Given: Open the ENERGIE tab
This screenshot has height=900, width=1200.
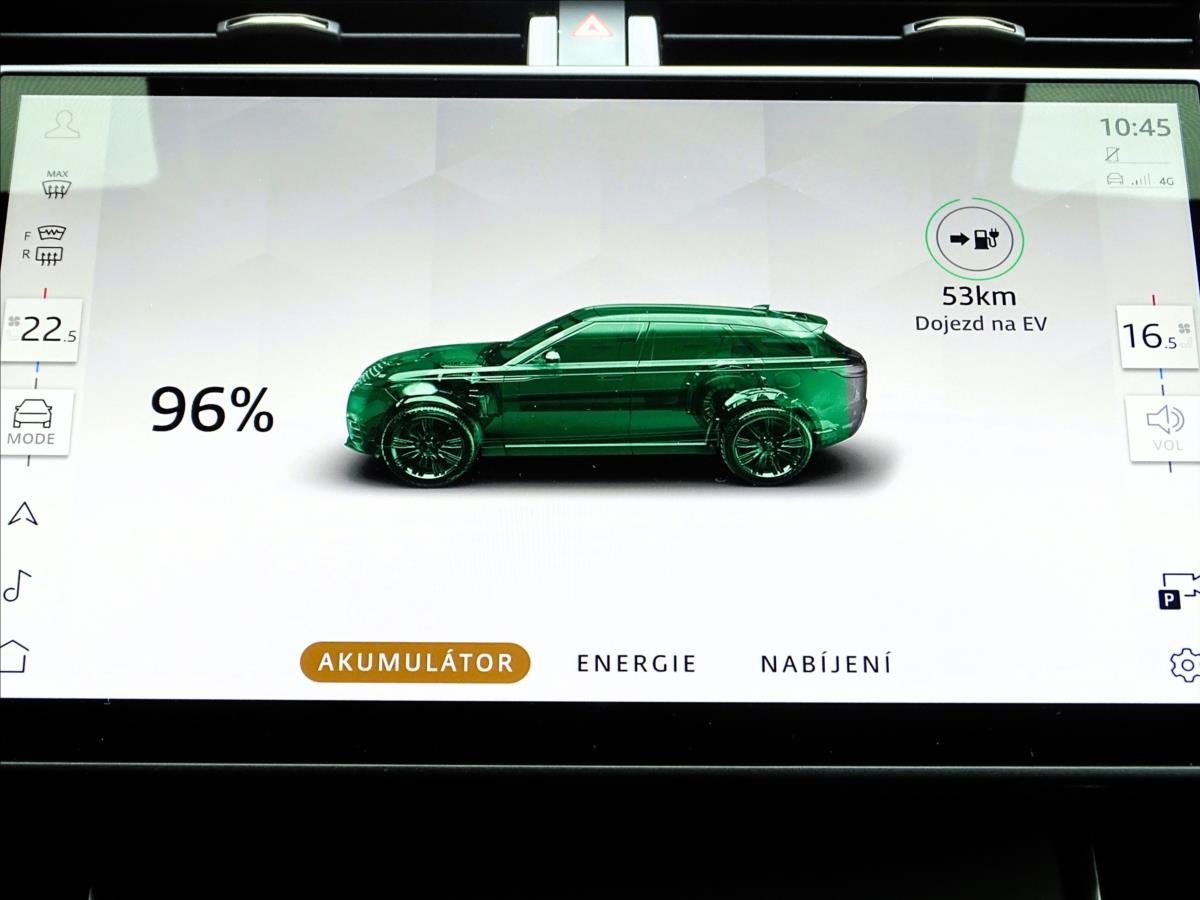Looking at the screenshot, I should point(636,663).
